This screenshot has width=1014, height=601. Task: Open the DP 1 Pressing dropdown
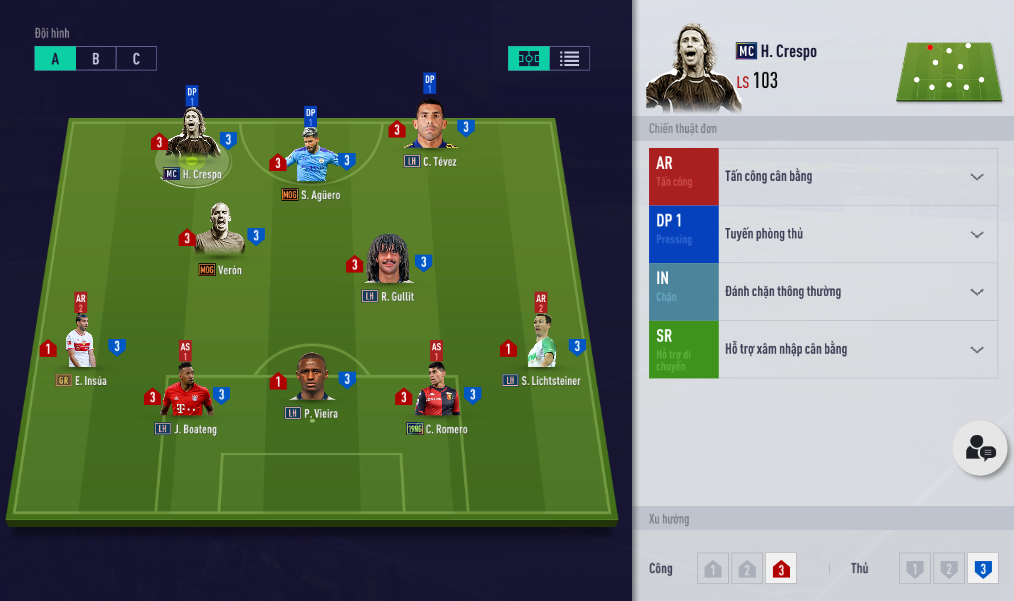coord(977,234)
